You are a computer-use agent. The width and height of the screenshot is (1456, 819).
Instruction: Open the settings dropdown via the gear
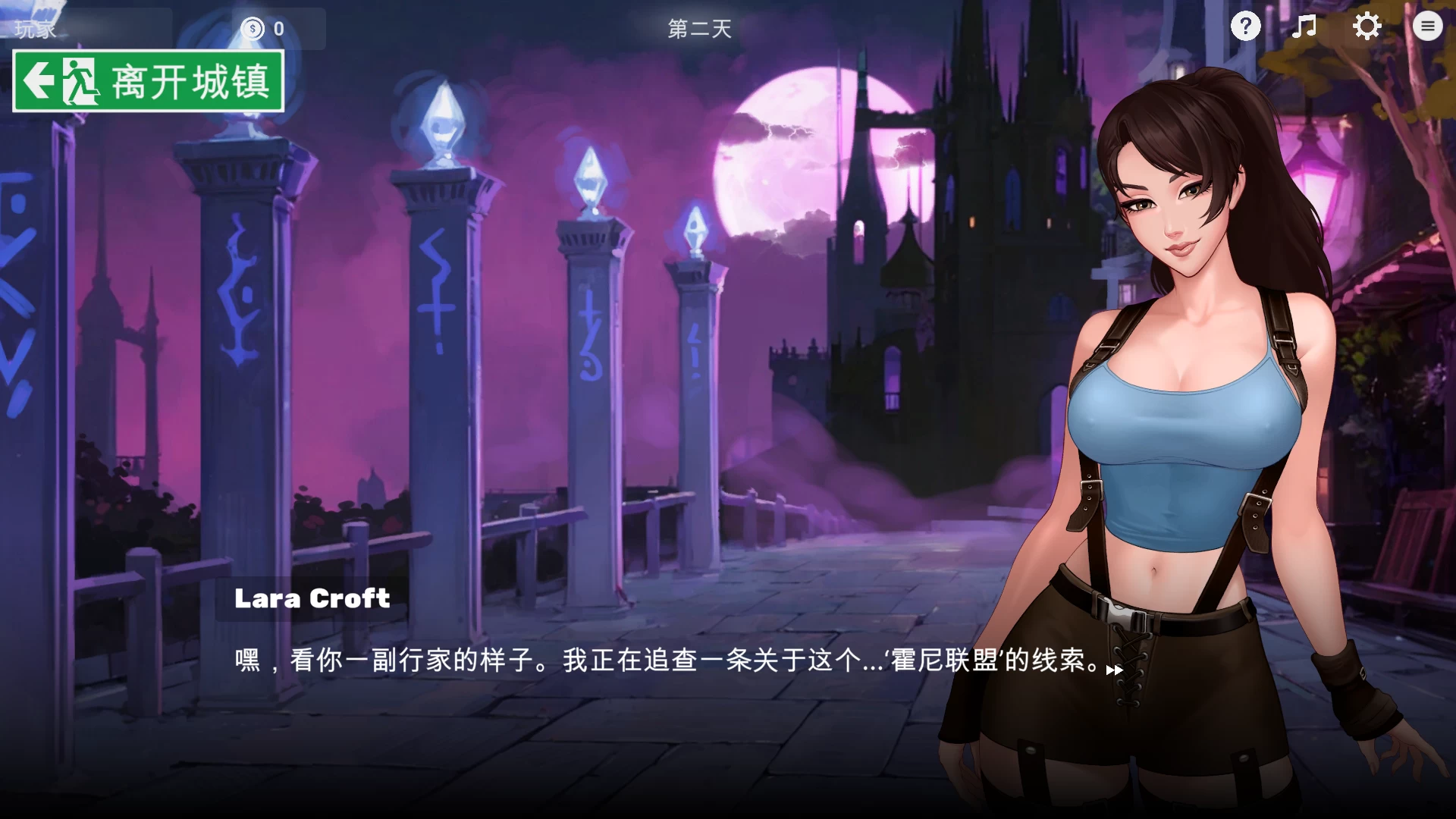(x=1367, y=26)
